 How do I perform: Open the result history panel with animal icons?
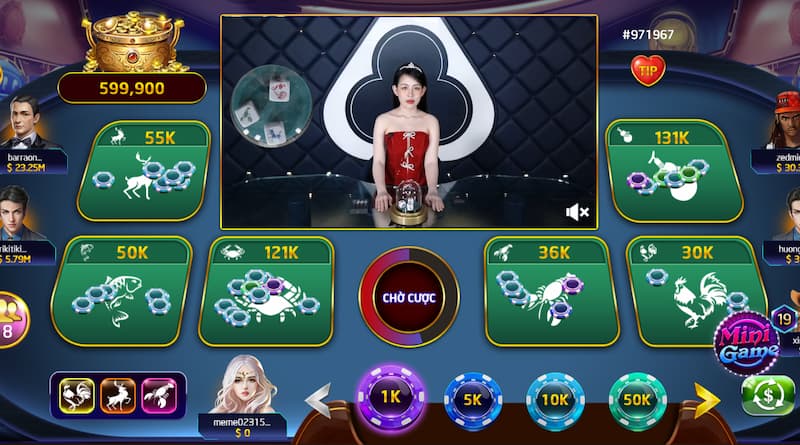click(122, 395)
